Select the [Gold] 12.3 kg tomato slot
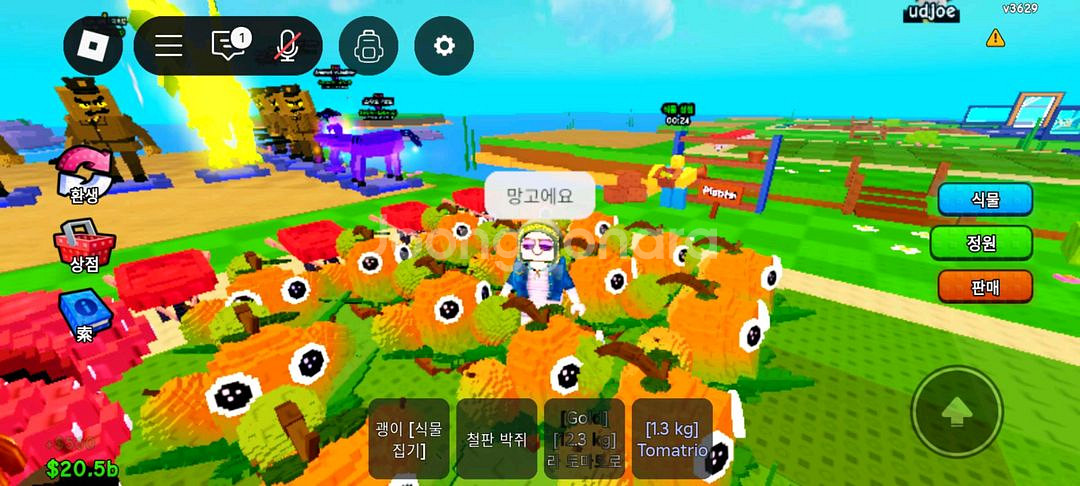This screenshot has height=486, width=1080. click(x=584, y=439)
